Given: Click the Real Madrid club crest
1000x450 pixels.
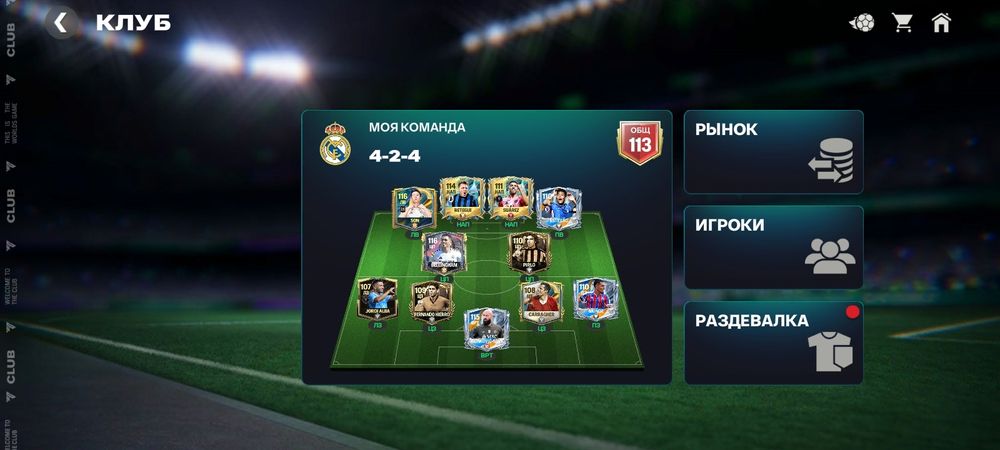Looking at the screenshot, I should tap(334, 146).
